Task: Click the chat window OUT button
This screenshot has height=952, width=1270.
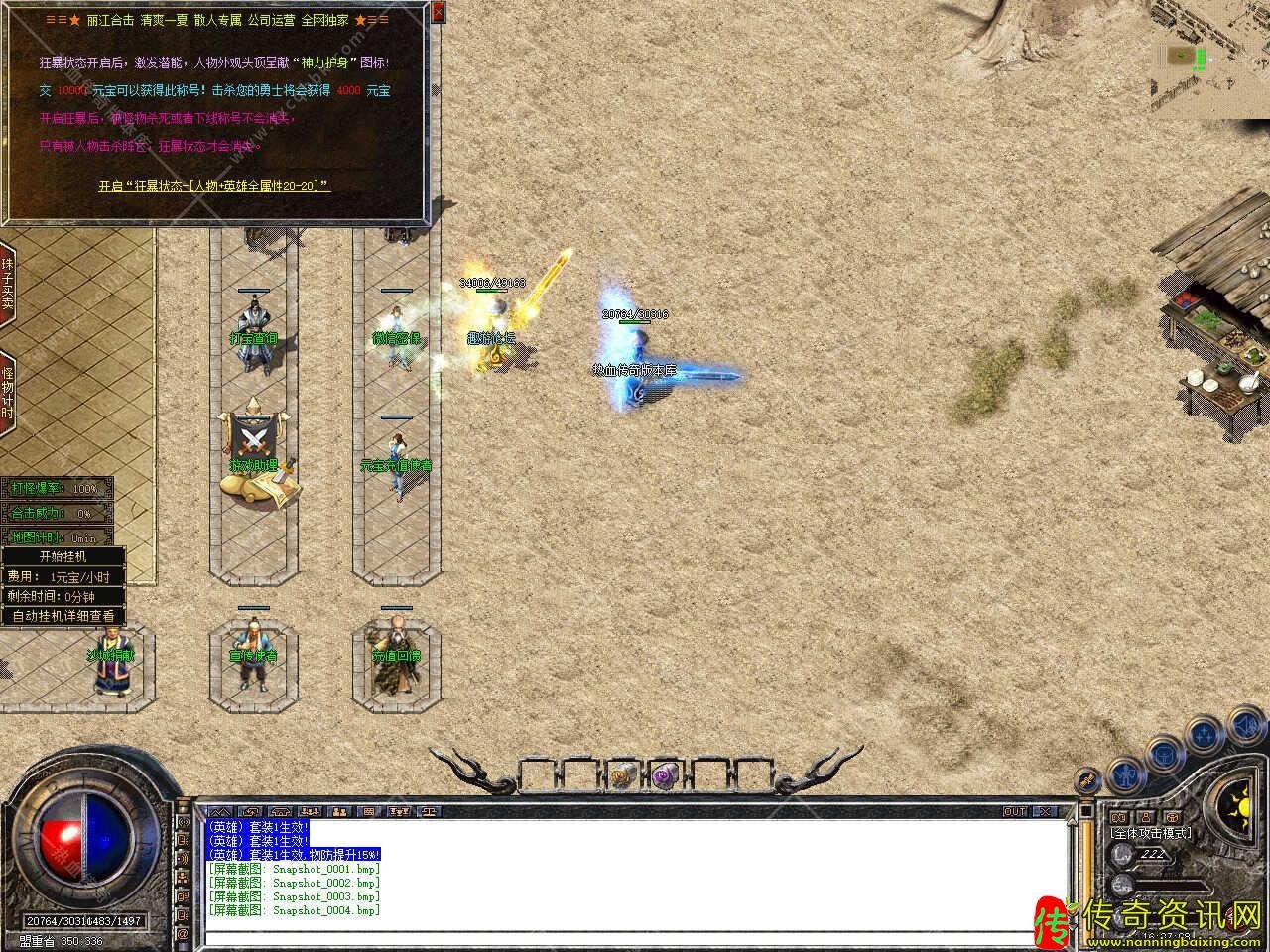Action: tap(1015, 811)
